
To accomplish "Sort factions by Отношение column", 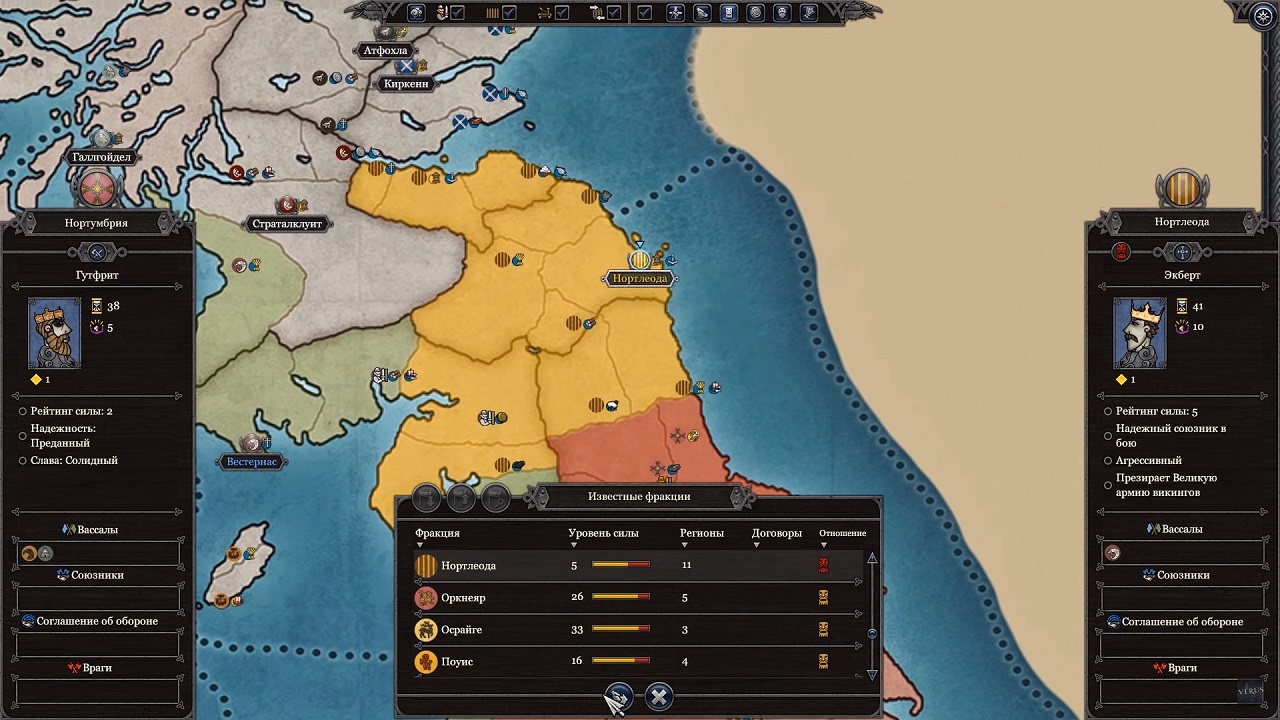I will (x=842, y=534).
